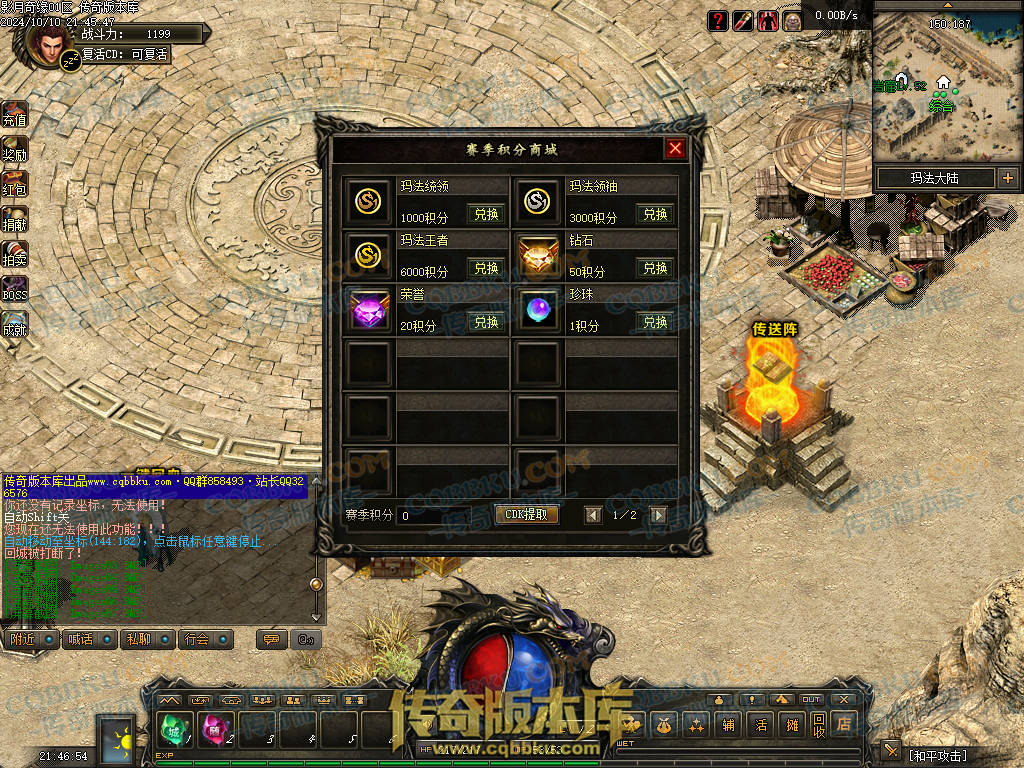The height and width of the screenshot is (768, 1024).
Task: Redeem the 玛法统领 title for 1000 points
Action: [x=486, y=214]
